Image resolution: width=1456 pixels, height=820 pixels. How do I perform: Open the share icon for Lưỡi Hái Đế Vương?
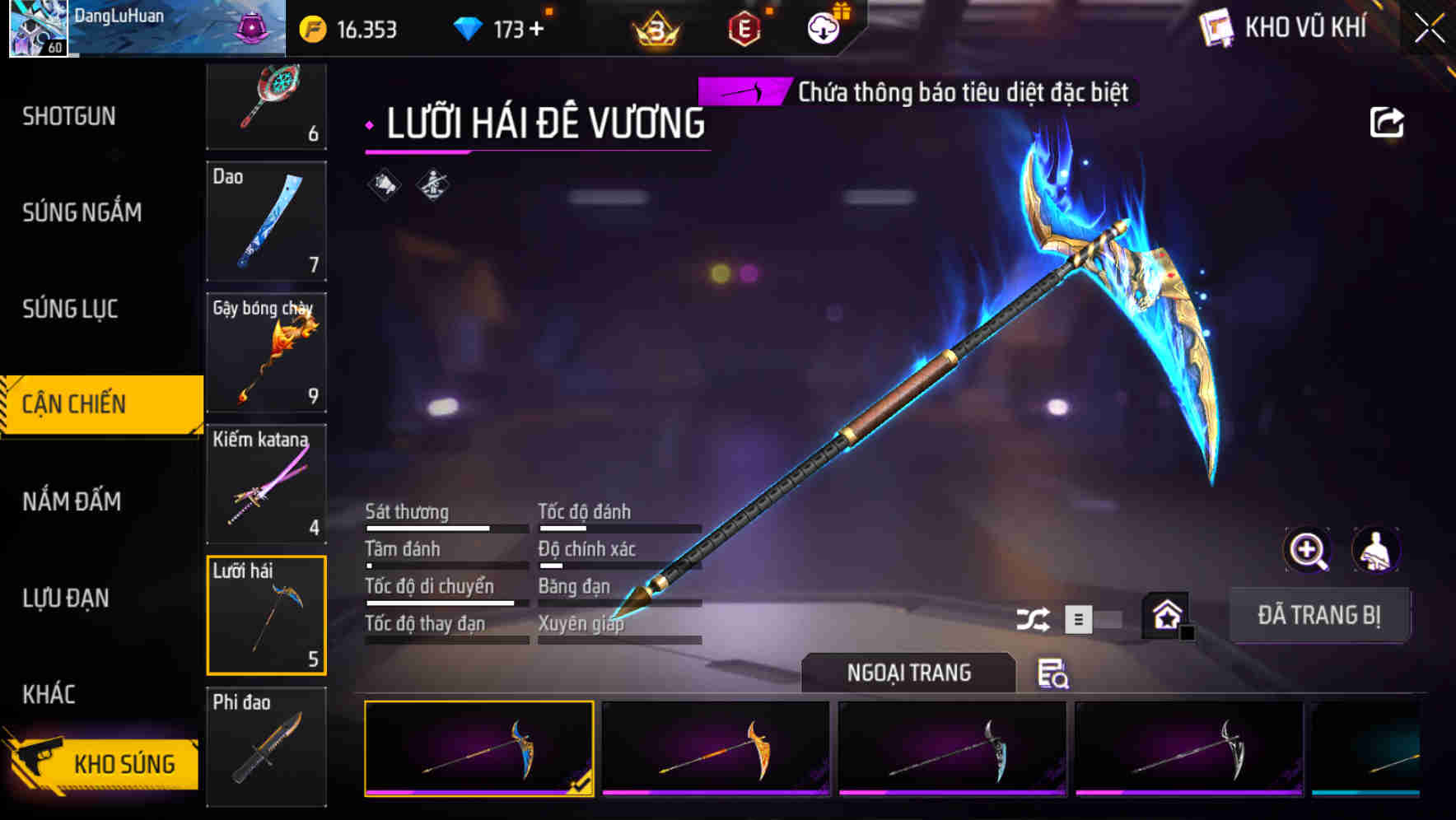pyautogui.click(x=1388, y=121)
